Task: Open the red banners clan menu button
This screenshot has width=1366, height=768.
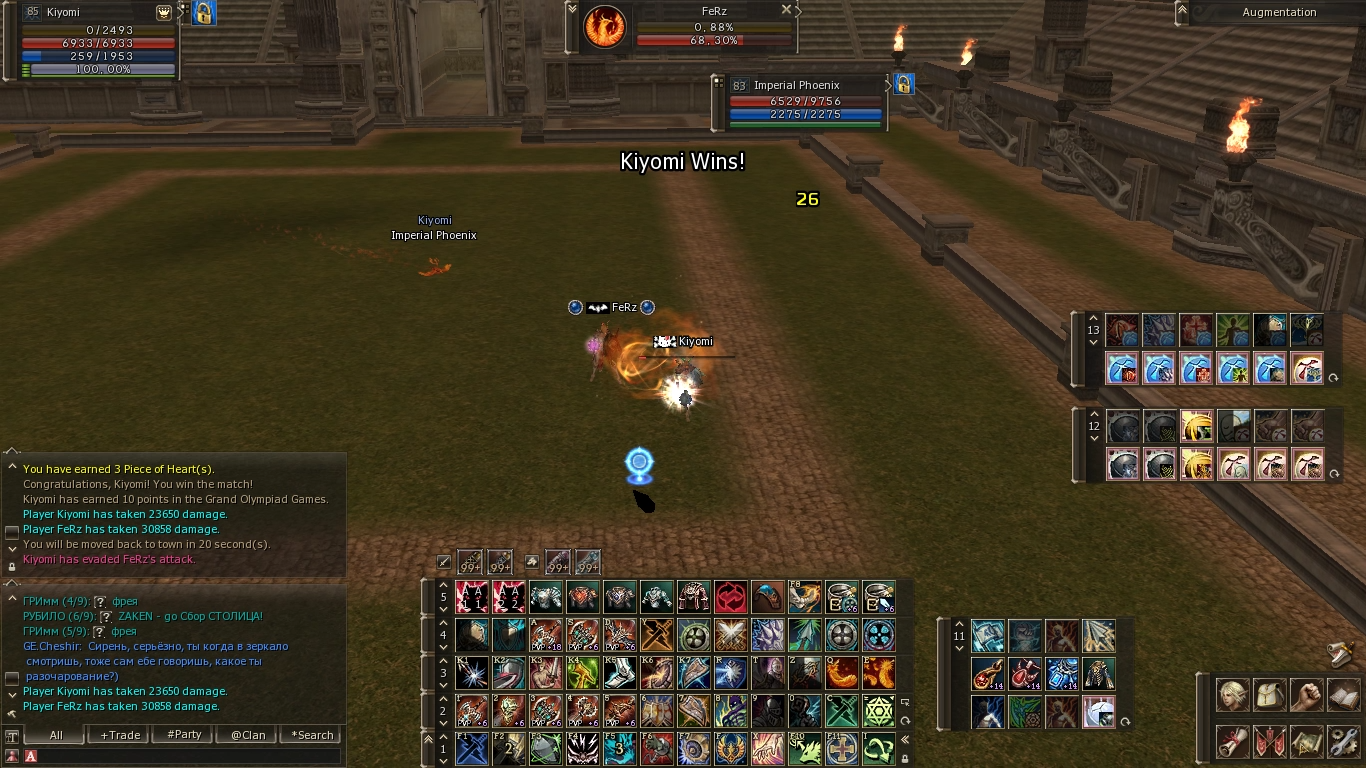Action: [x=1269, y=741]
